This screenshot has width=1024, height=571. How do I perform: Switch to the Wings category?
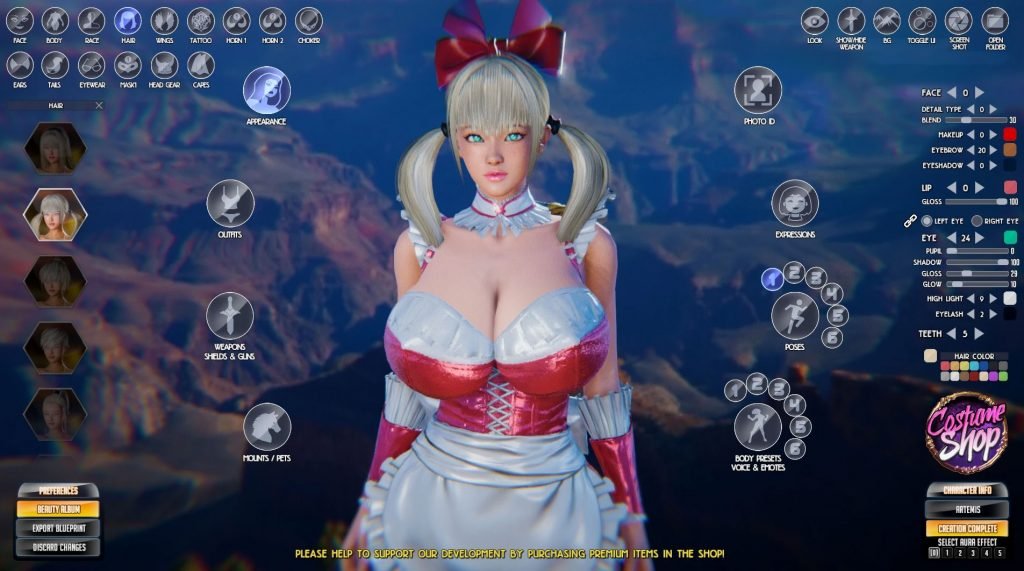pos(164,21)
